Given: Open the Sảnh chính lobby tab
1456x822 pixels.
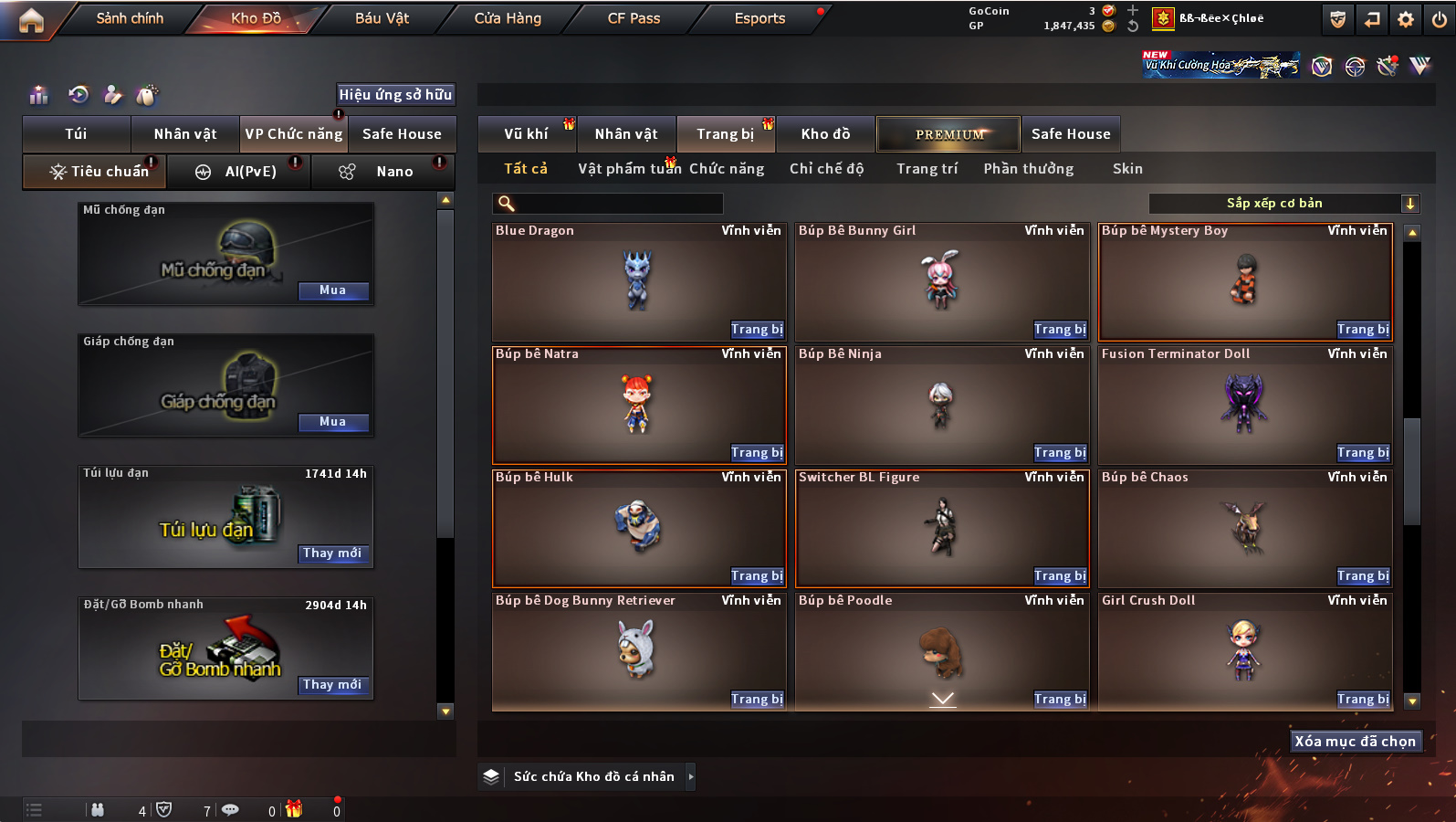Looking at the screenshot, I should [130, 18].
